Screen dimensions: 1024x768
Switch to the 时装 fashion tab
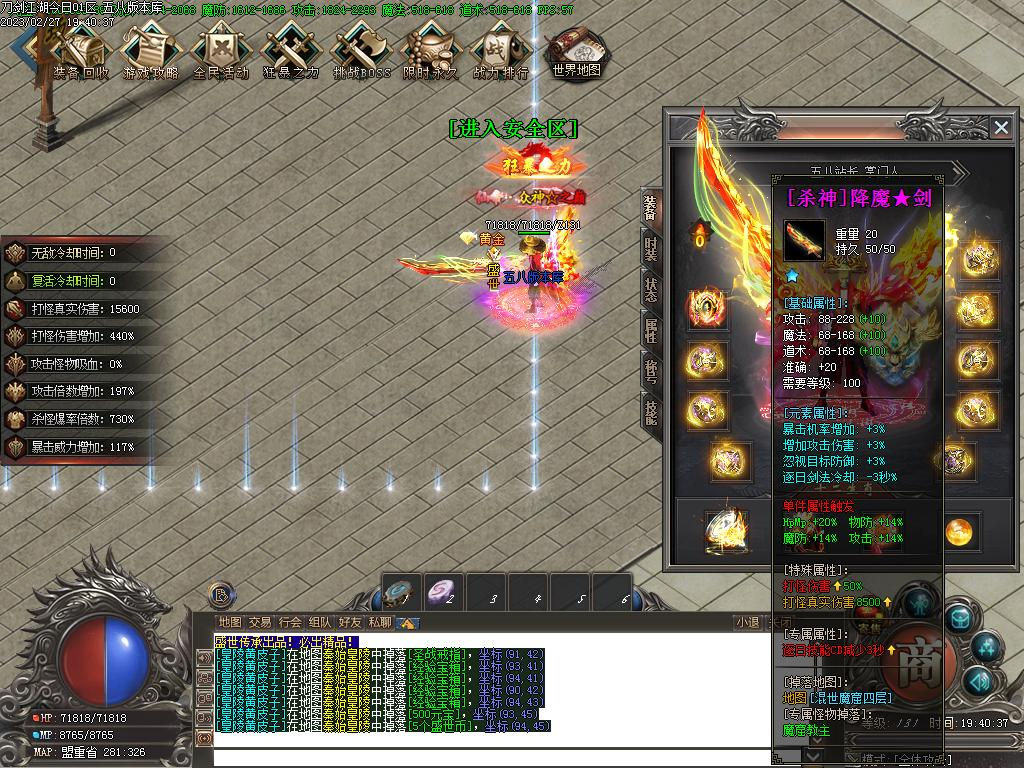pyautogui.click(x=651, y=247)
